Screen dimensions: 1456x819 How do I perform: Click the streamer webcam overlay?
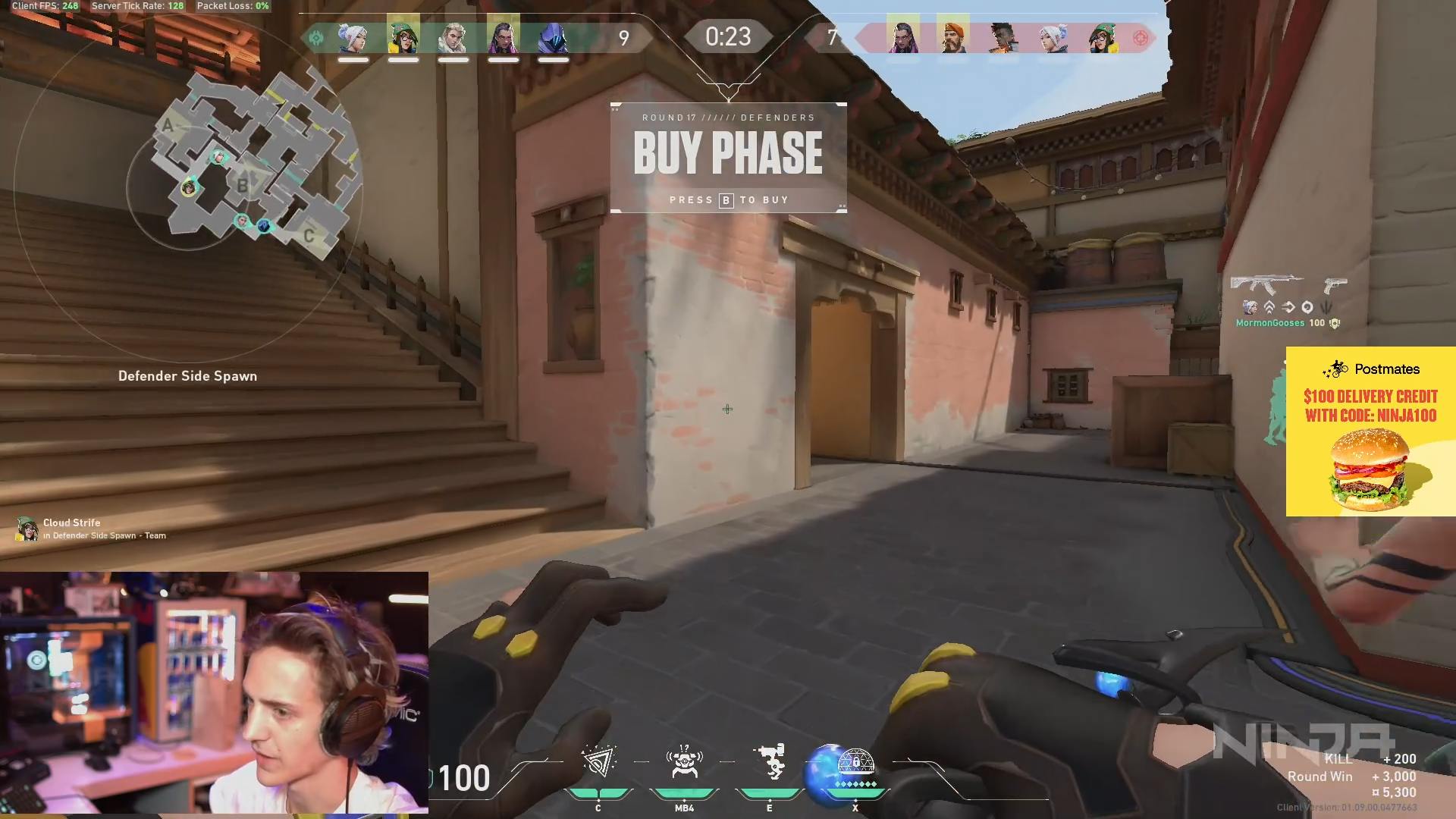coord(214,692)
